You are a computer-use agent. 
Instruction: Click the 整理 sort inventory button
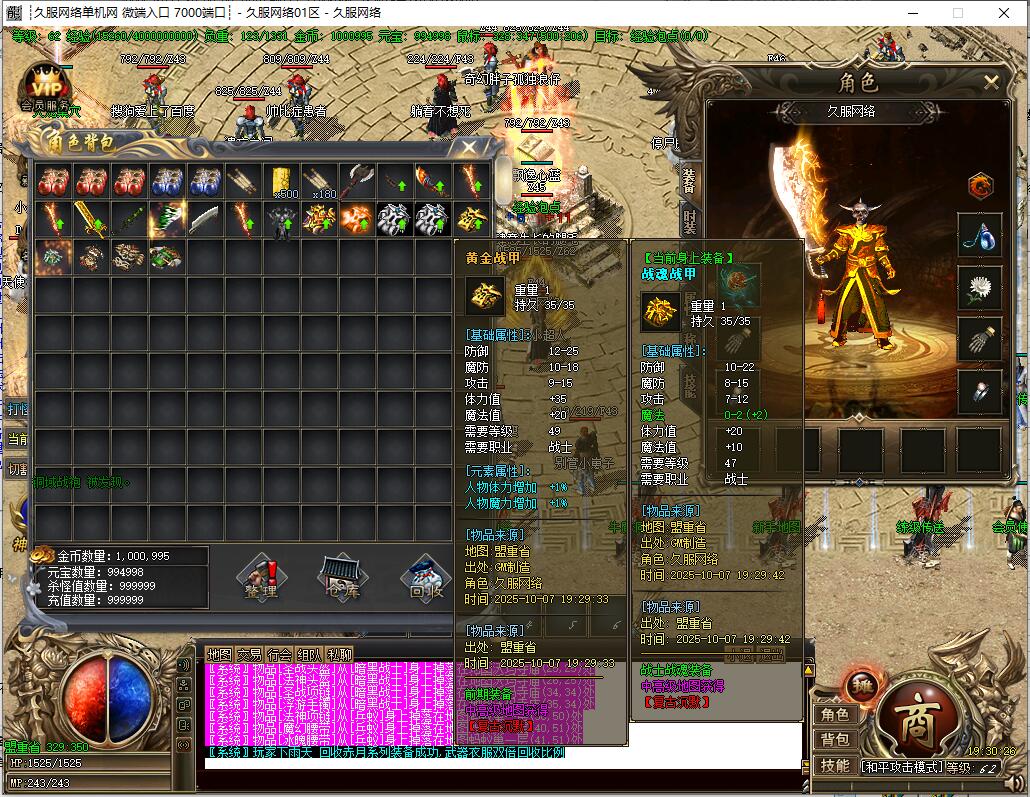(261, 579)
